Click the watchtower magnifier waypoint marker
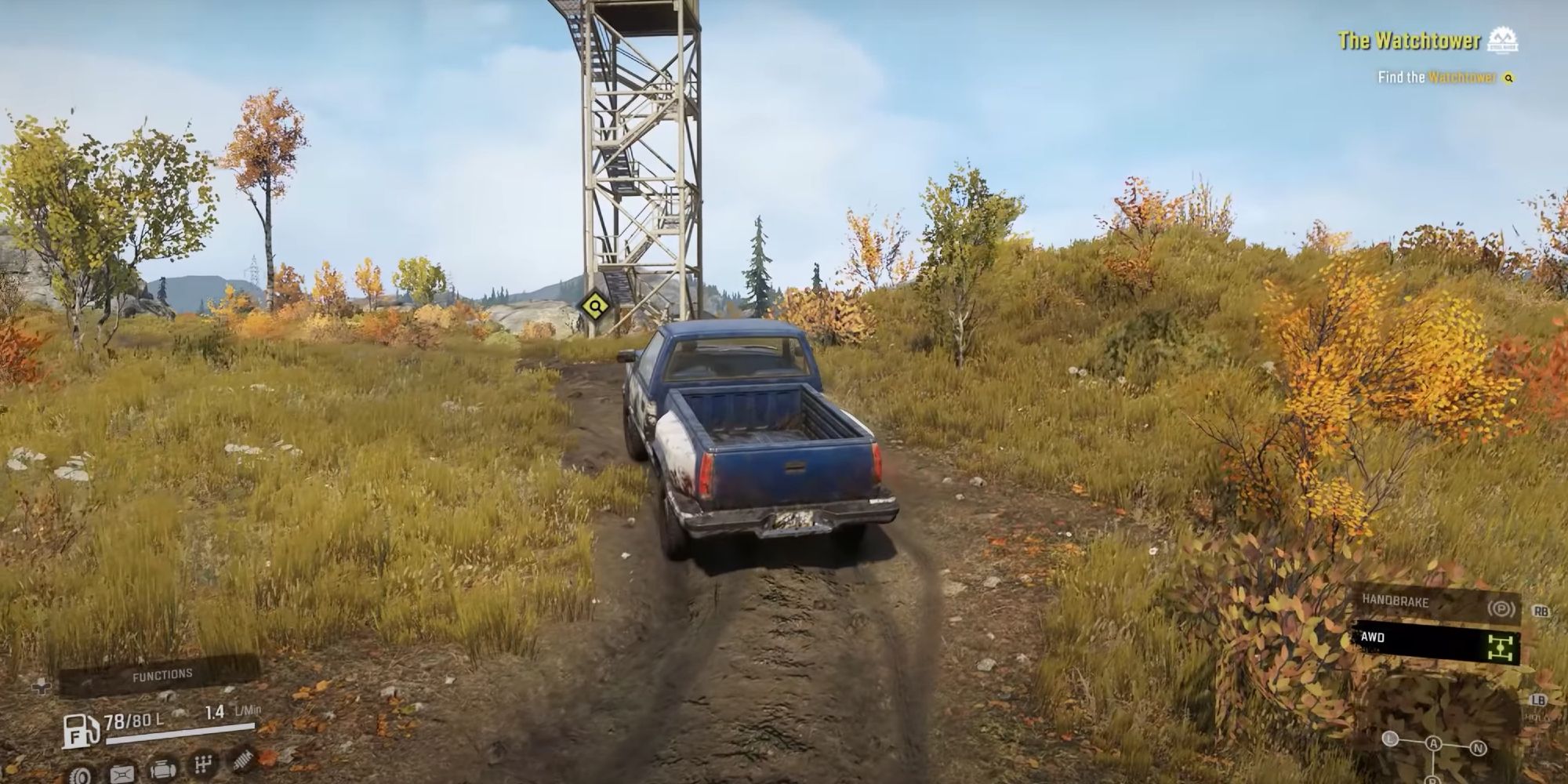 (595, 306)
